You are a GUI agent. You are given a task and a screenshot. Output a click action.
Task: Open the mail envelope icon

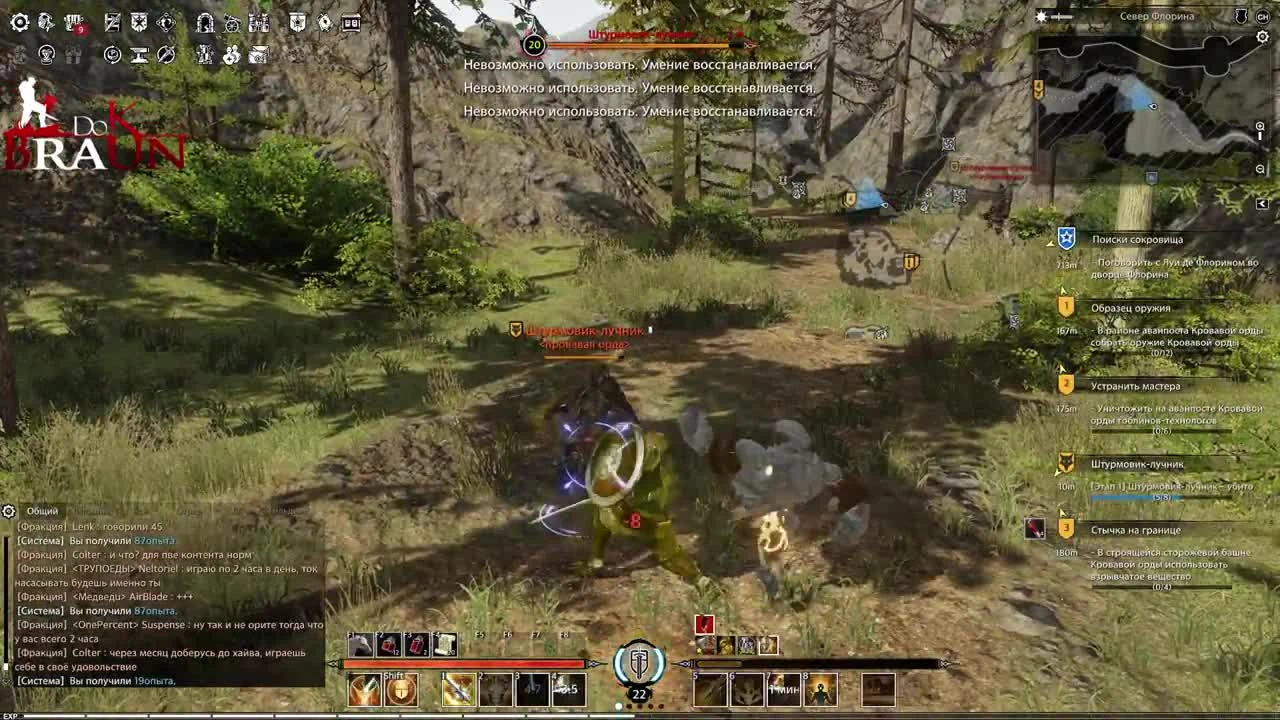tap(258, 55)
